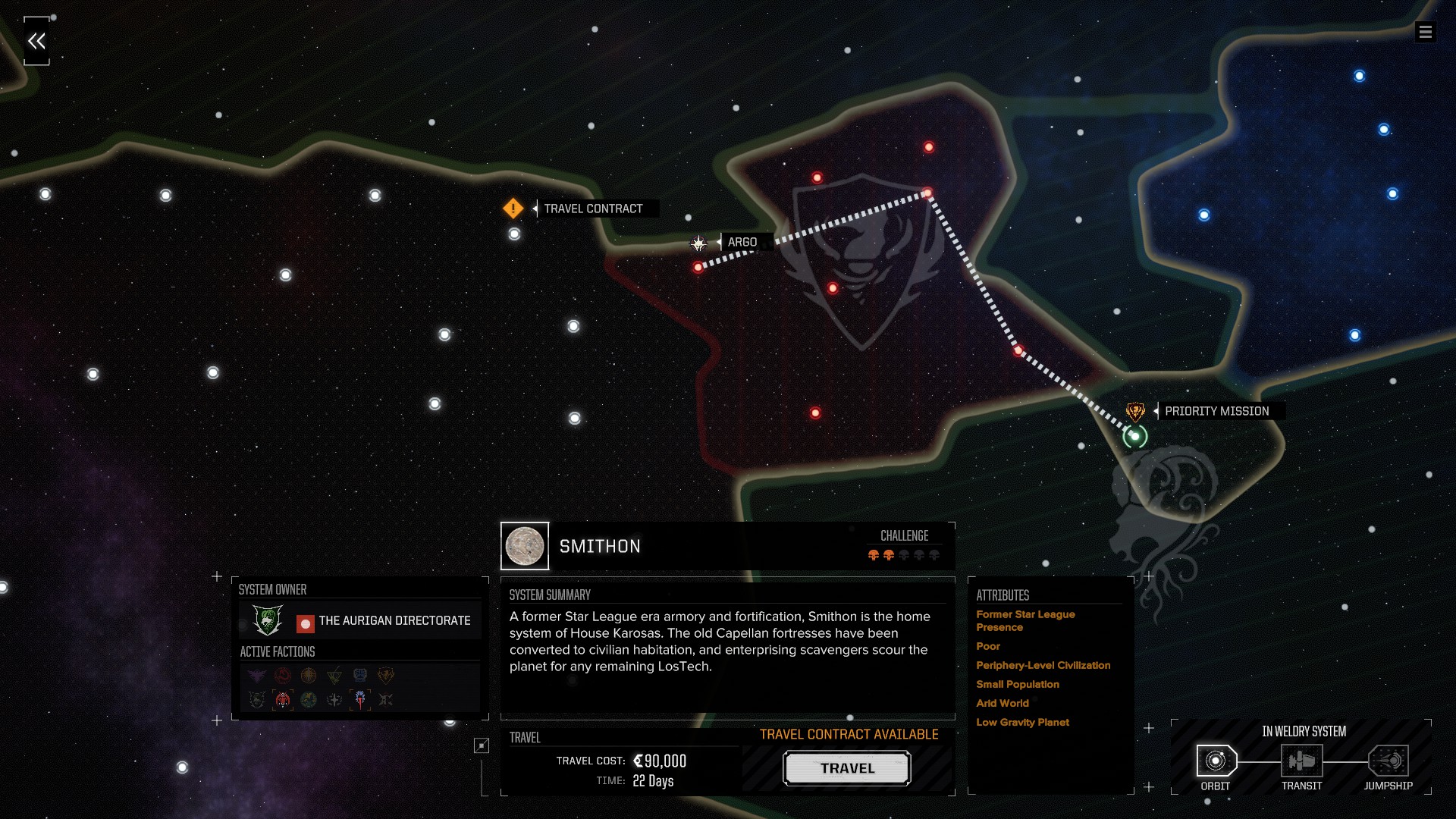Image resolution: width=1456 pixels, height=819 pixels.
Task: Open the hamburger menu in the top-right corner
Action: [1427, 32]
